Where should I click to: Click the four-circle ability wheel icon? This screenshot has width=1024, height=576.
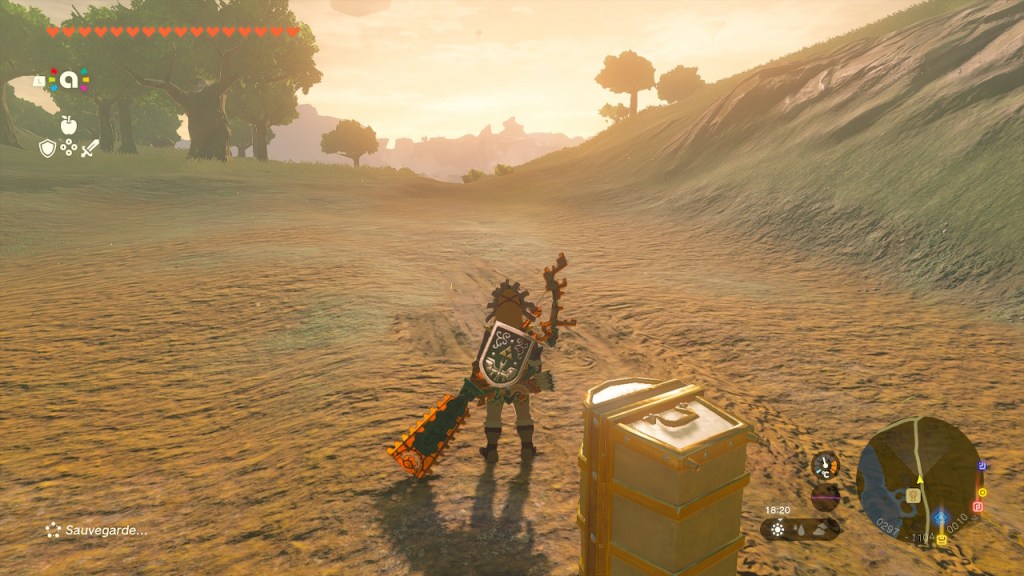tap(68, 148)
